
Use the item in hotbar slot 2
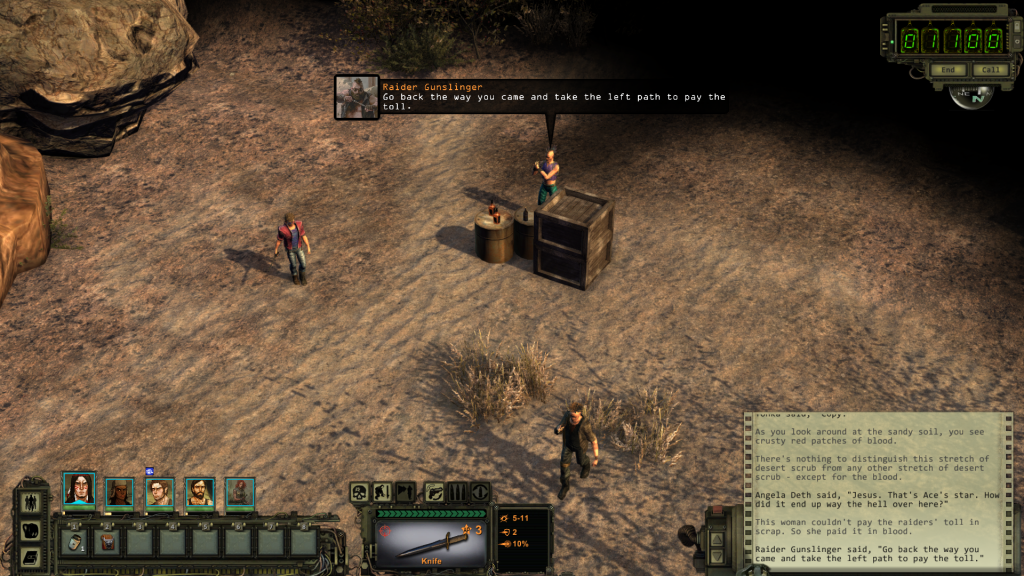point(107,542)
